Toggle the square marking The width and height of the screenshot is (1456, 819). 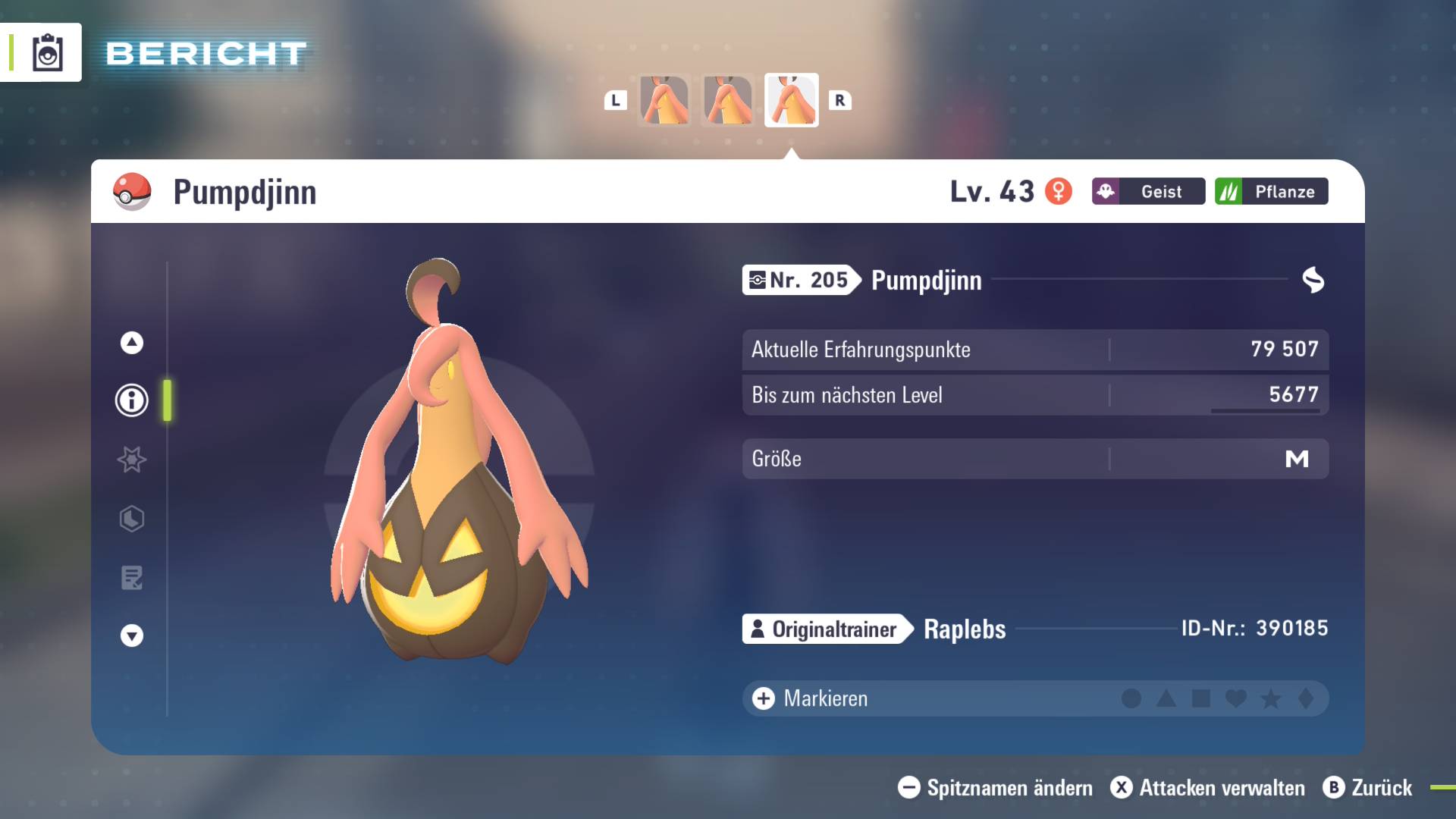coord(1201,698)
